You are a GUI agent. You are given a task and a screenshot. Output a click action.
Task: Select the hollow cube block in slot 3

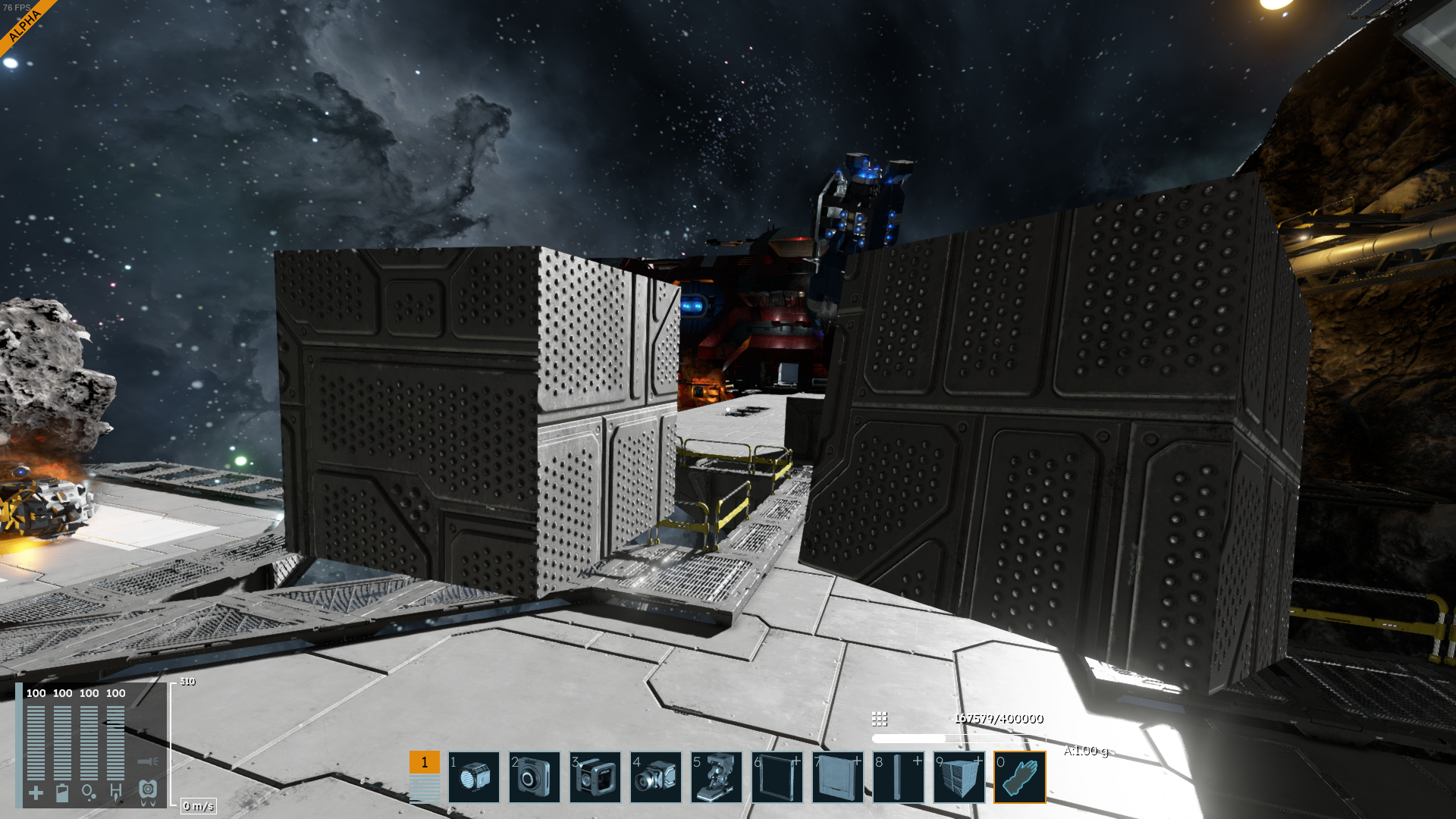coord(595,777)
